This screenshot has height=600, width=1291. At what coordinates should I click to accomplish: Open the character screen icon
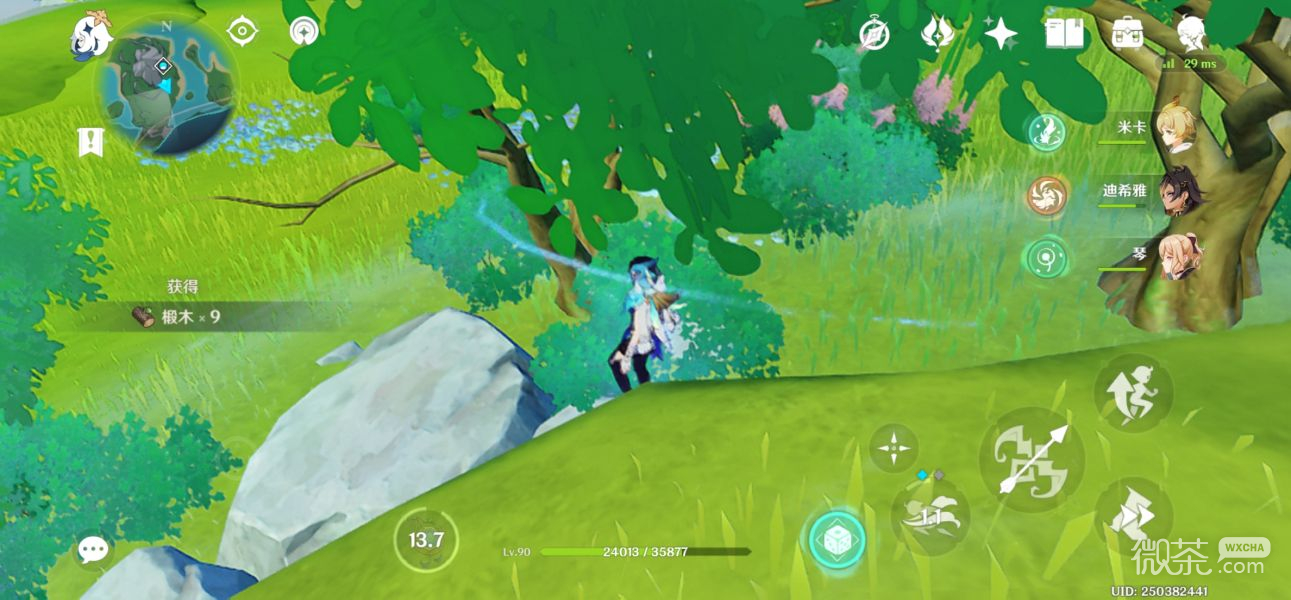1190,34
